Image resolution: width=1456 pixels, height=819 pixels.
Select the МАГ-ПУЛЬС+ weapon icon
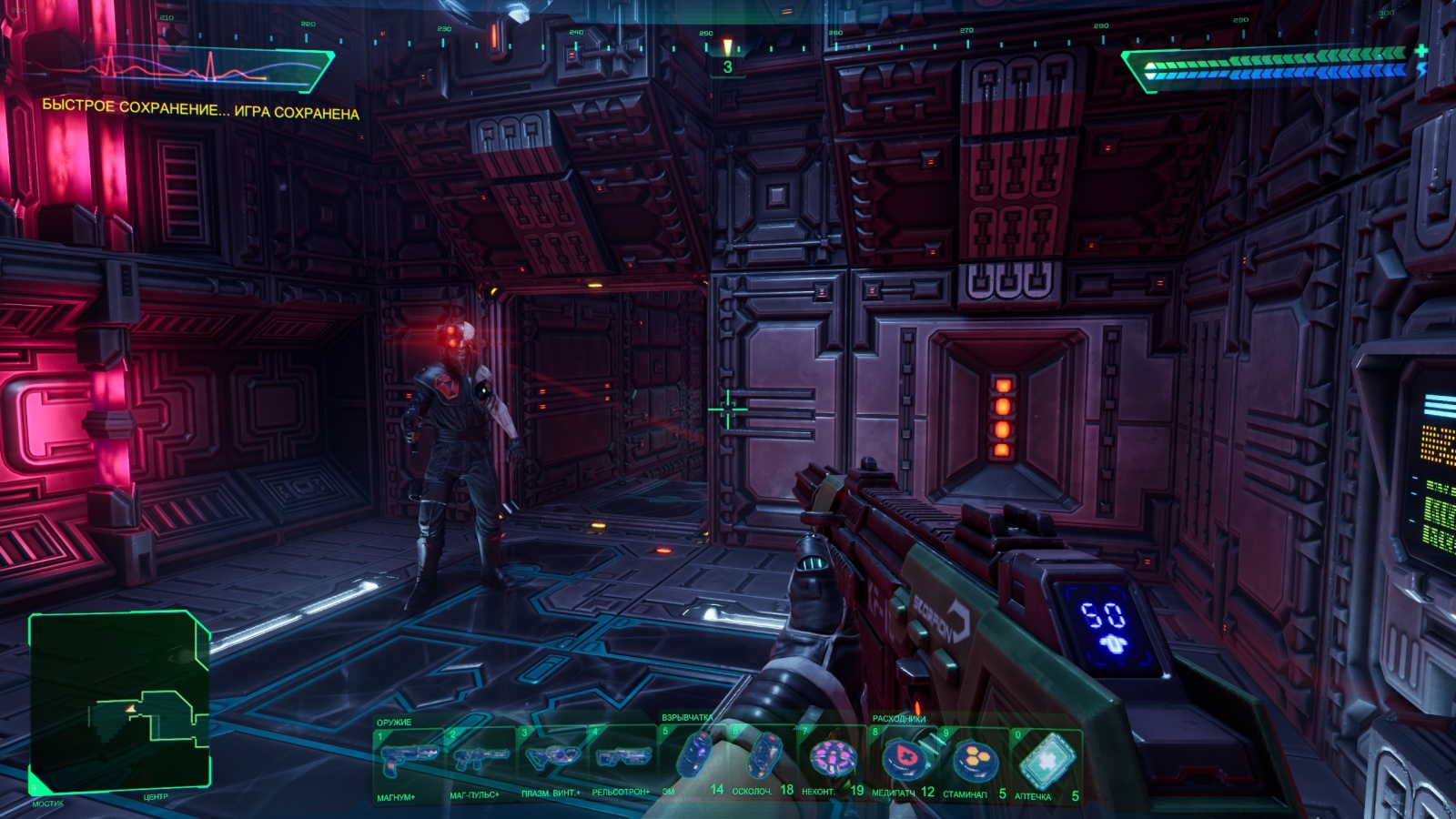(483, 759)
